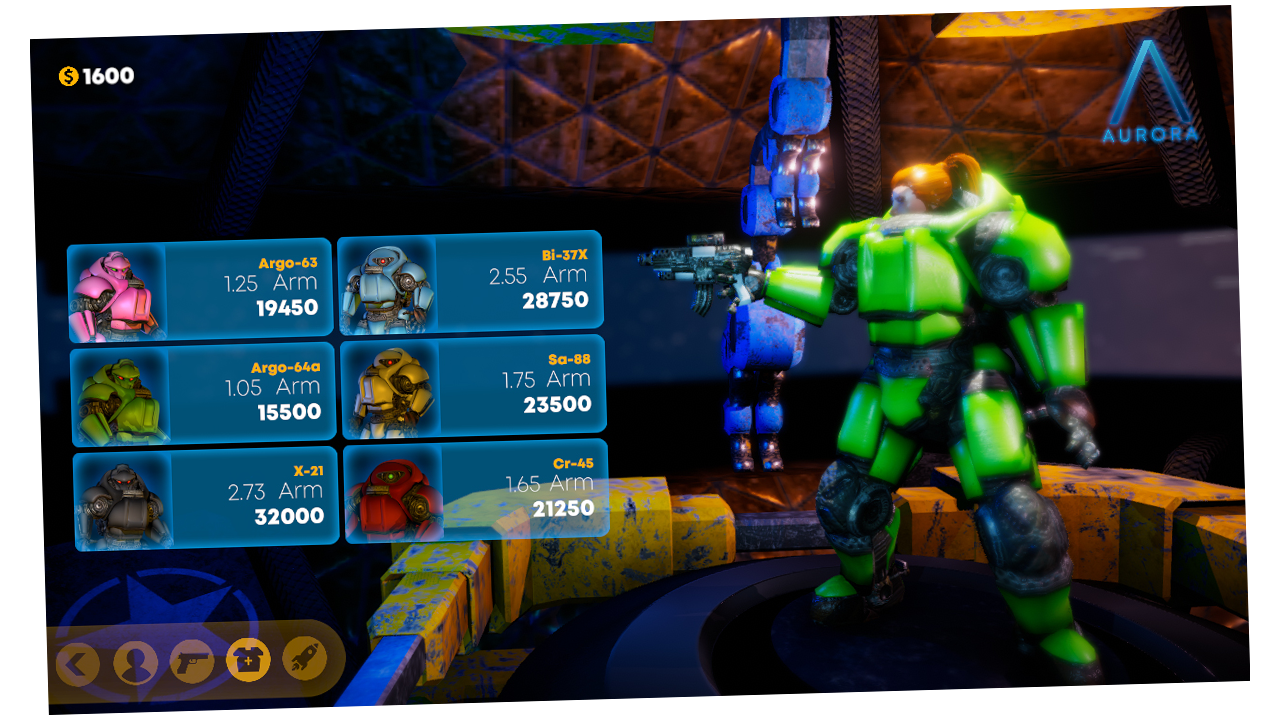The image size is (1280, 720).
Task: Select the red Cr-45 armor card
Action: (476, 492)
